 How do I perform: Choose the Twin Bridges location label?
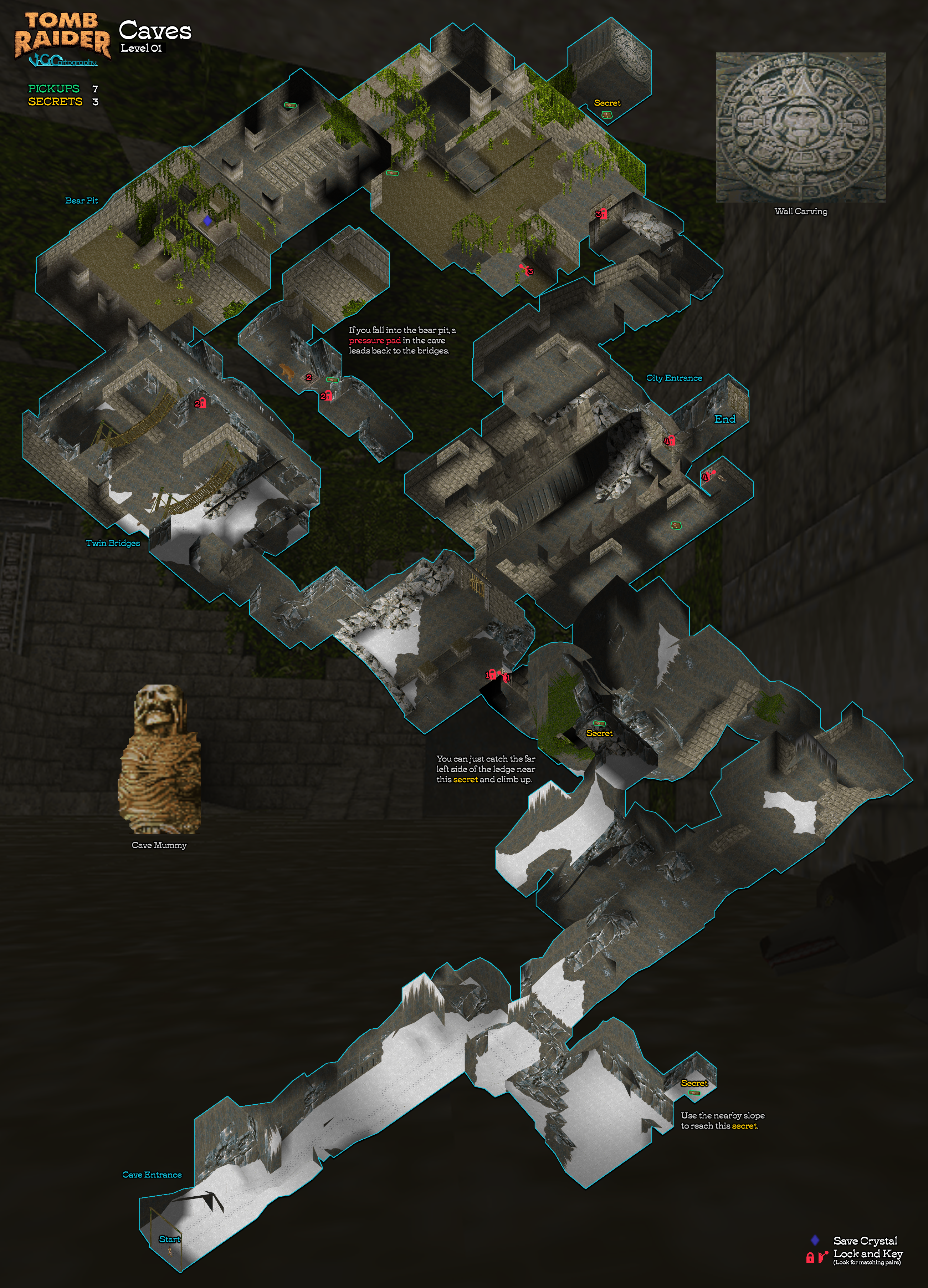pyautogui.click(x=112, y=543)
